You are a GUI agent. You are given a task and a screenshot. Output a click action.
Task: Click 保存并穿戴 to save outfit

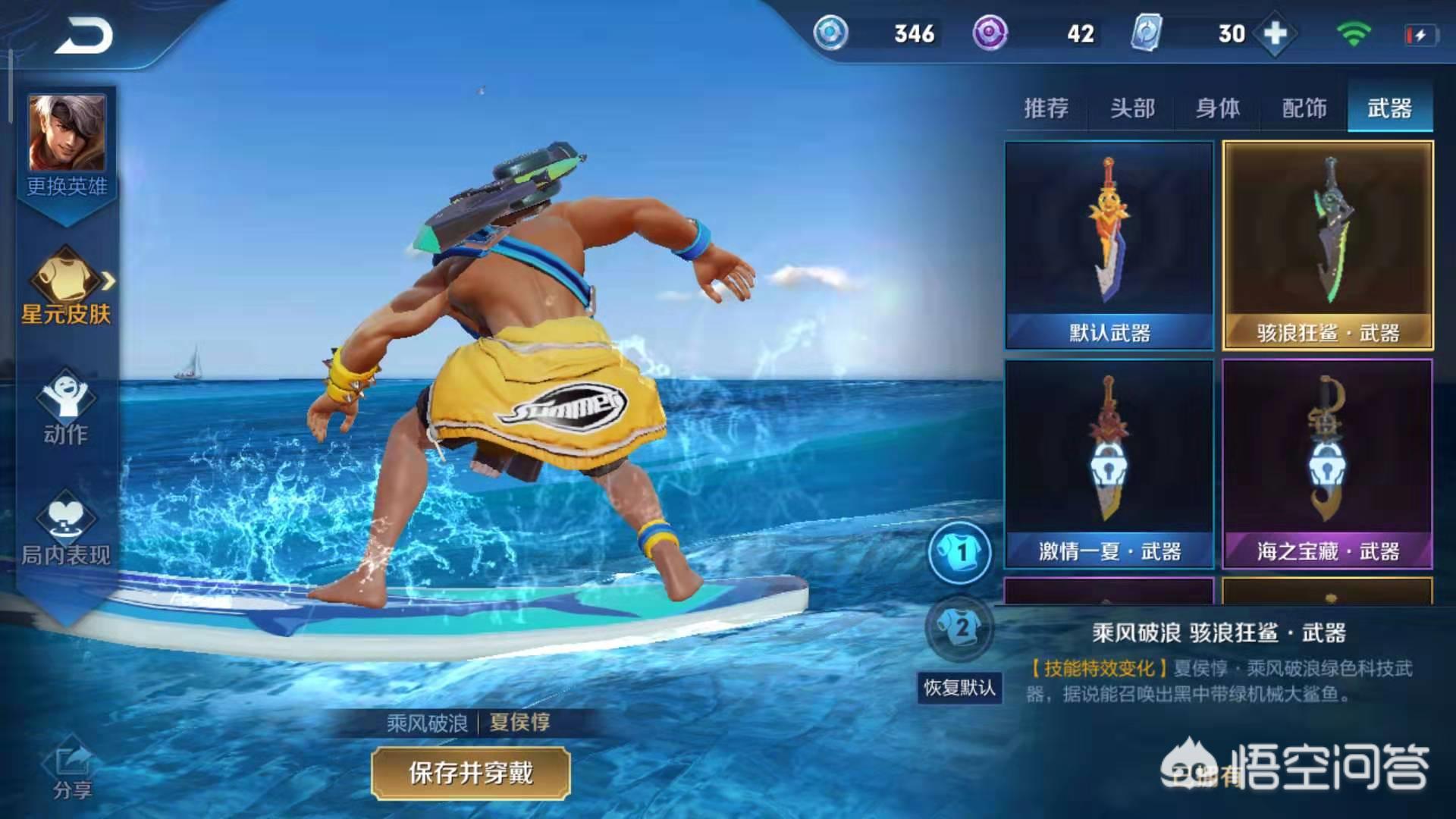tap(470, 773)
